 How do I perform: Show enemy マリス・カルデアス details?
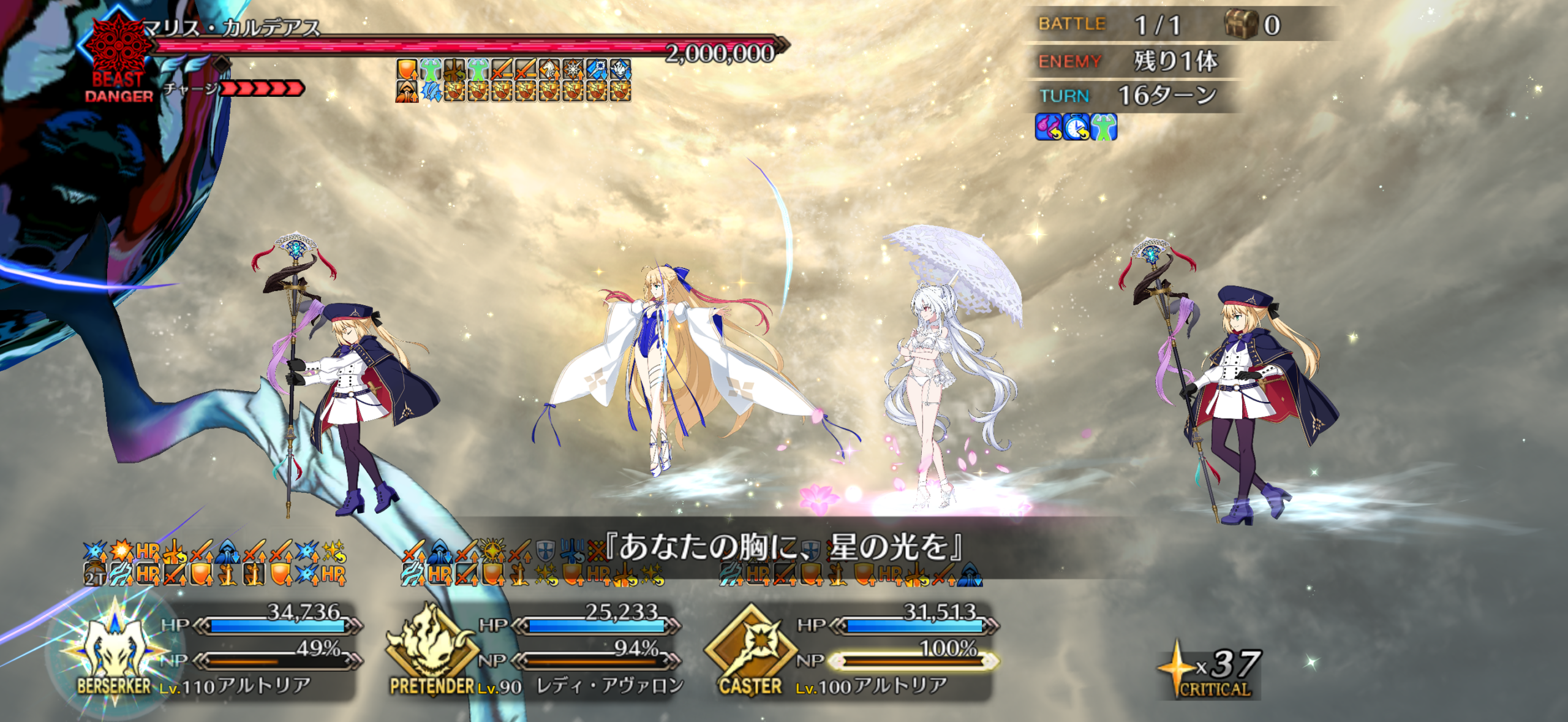pyautogui.click(x=232, y=28)
